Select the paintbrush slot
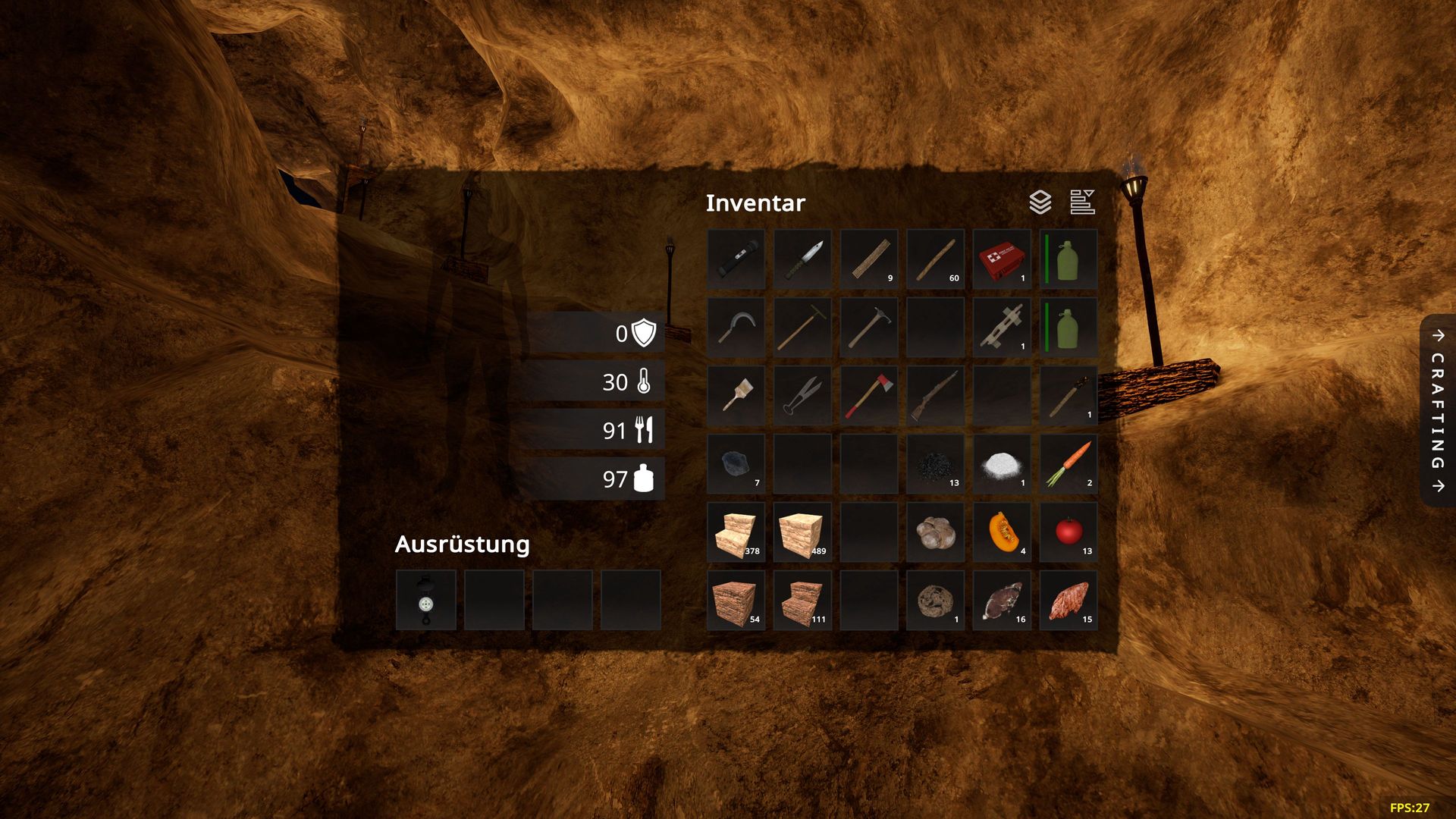The height and width of the screenshot is (819, 1456). pos(736,396)
